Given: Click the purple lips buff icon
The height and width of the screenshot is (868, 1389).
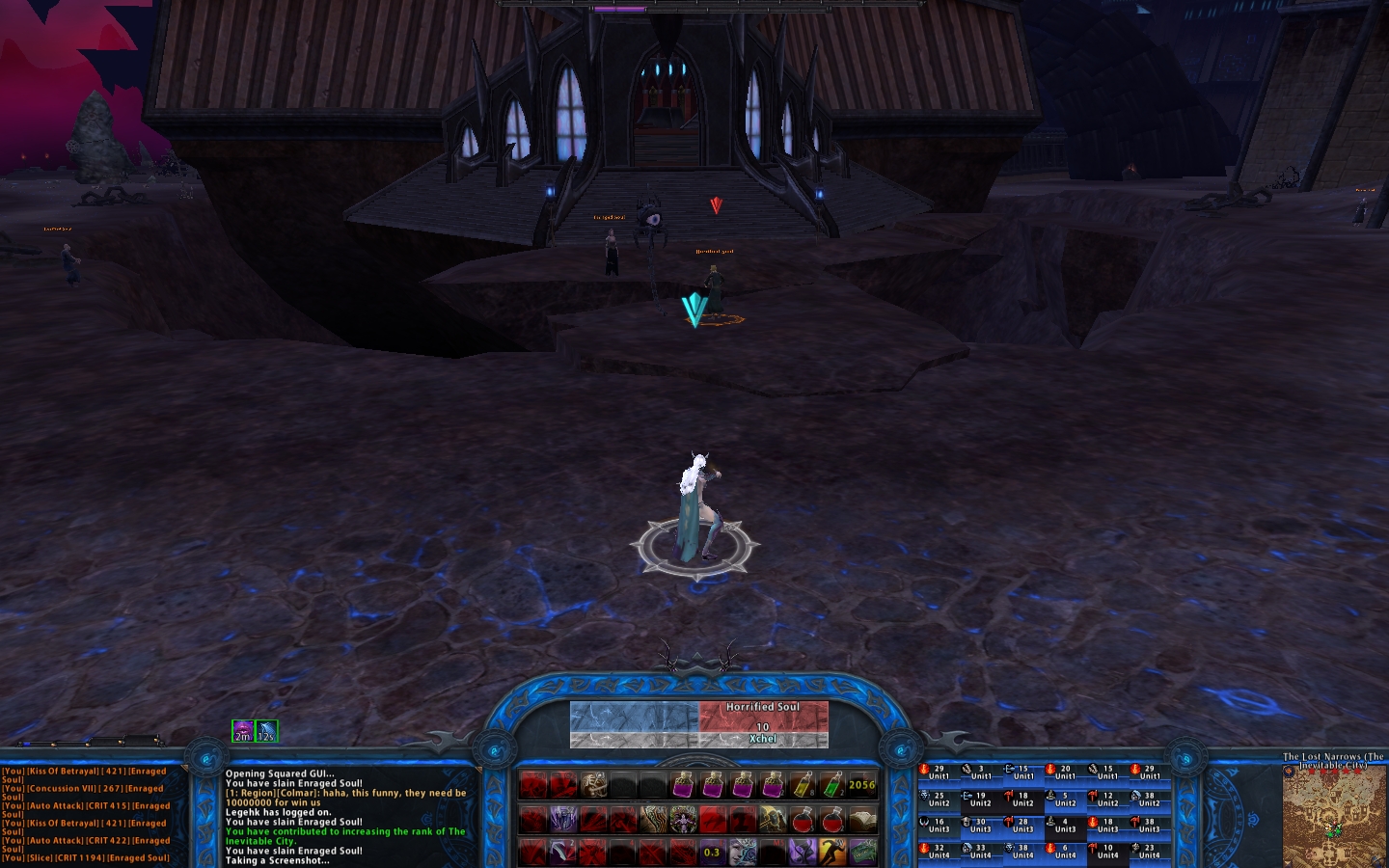Looking at the screenshot, I should [243, 731].
